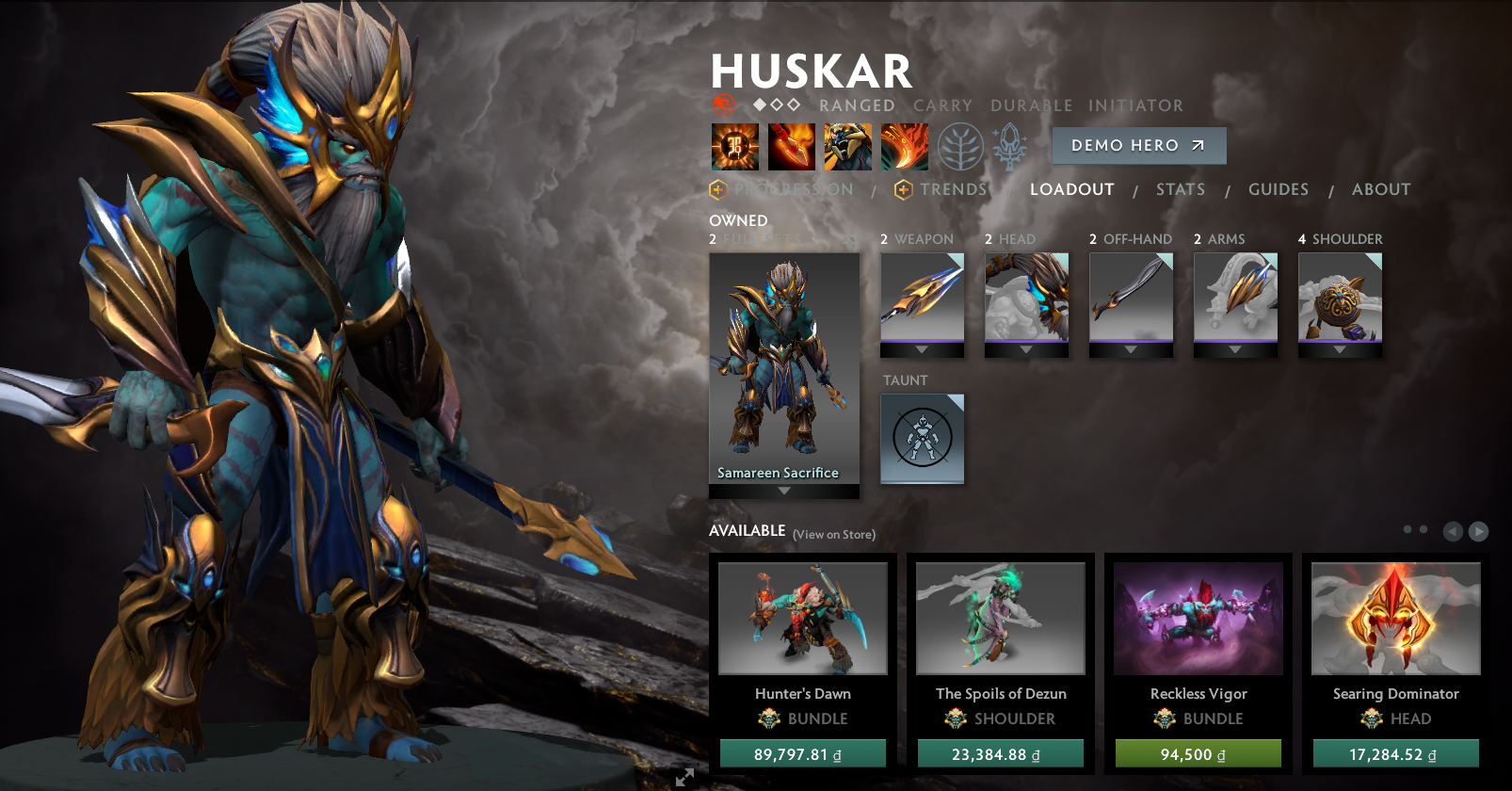Switch to the Stats tab
1512x791 pixels.
pyautogui.click(x=1181, y=189)
